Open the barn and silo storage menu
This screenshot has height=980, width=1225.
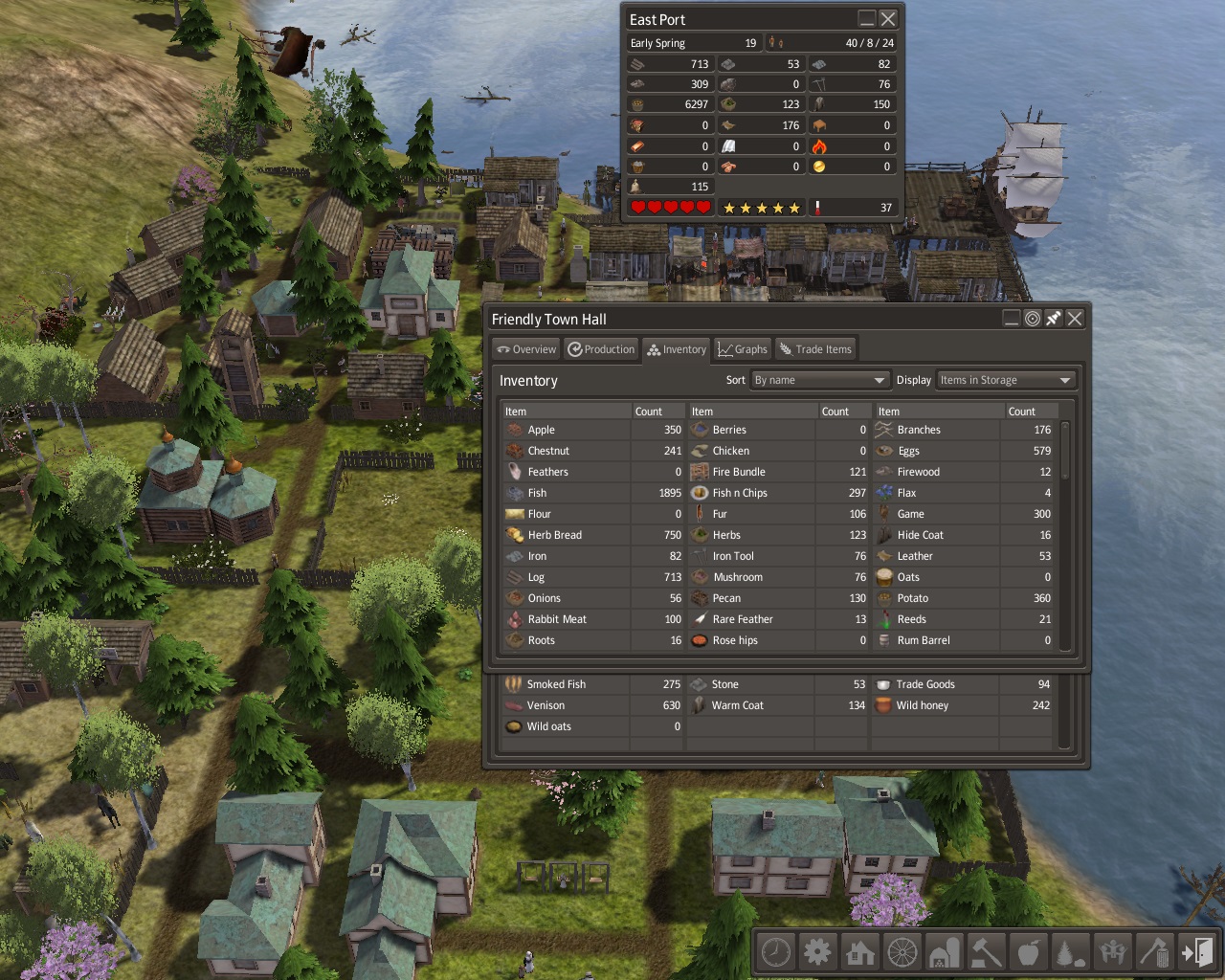click(945, 952)
